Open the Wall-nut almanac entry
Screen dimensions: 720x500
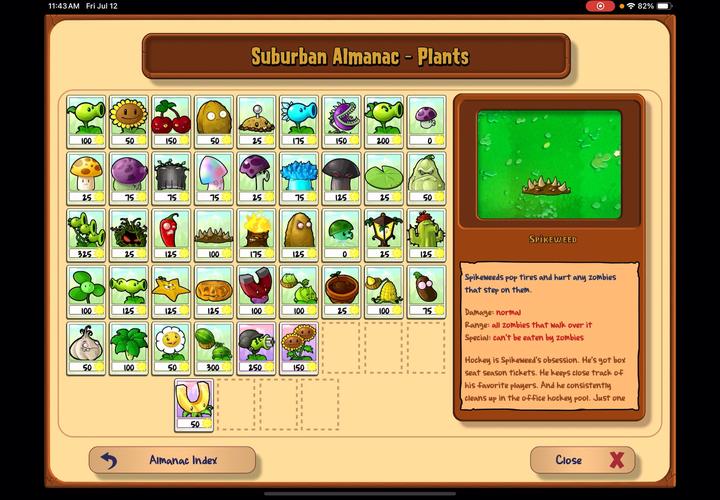point(213,121)
